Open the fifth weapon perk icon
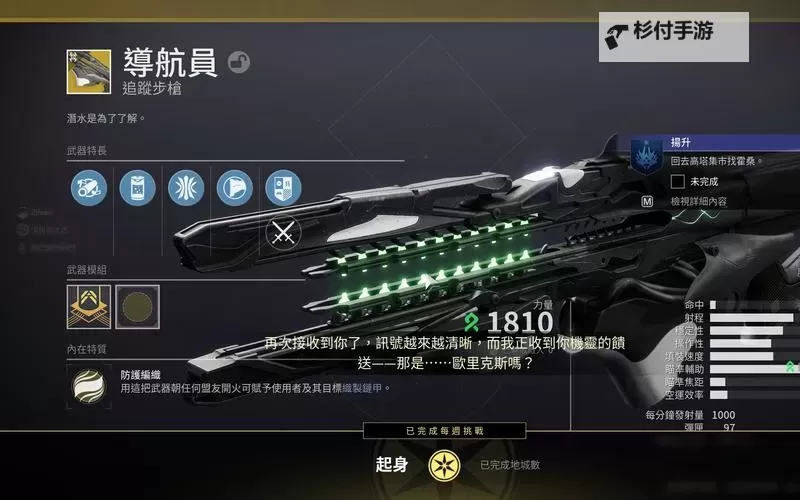Viewport: 800px width, 500px height. [283, 187]
